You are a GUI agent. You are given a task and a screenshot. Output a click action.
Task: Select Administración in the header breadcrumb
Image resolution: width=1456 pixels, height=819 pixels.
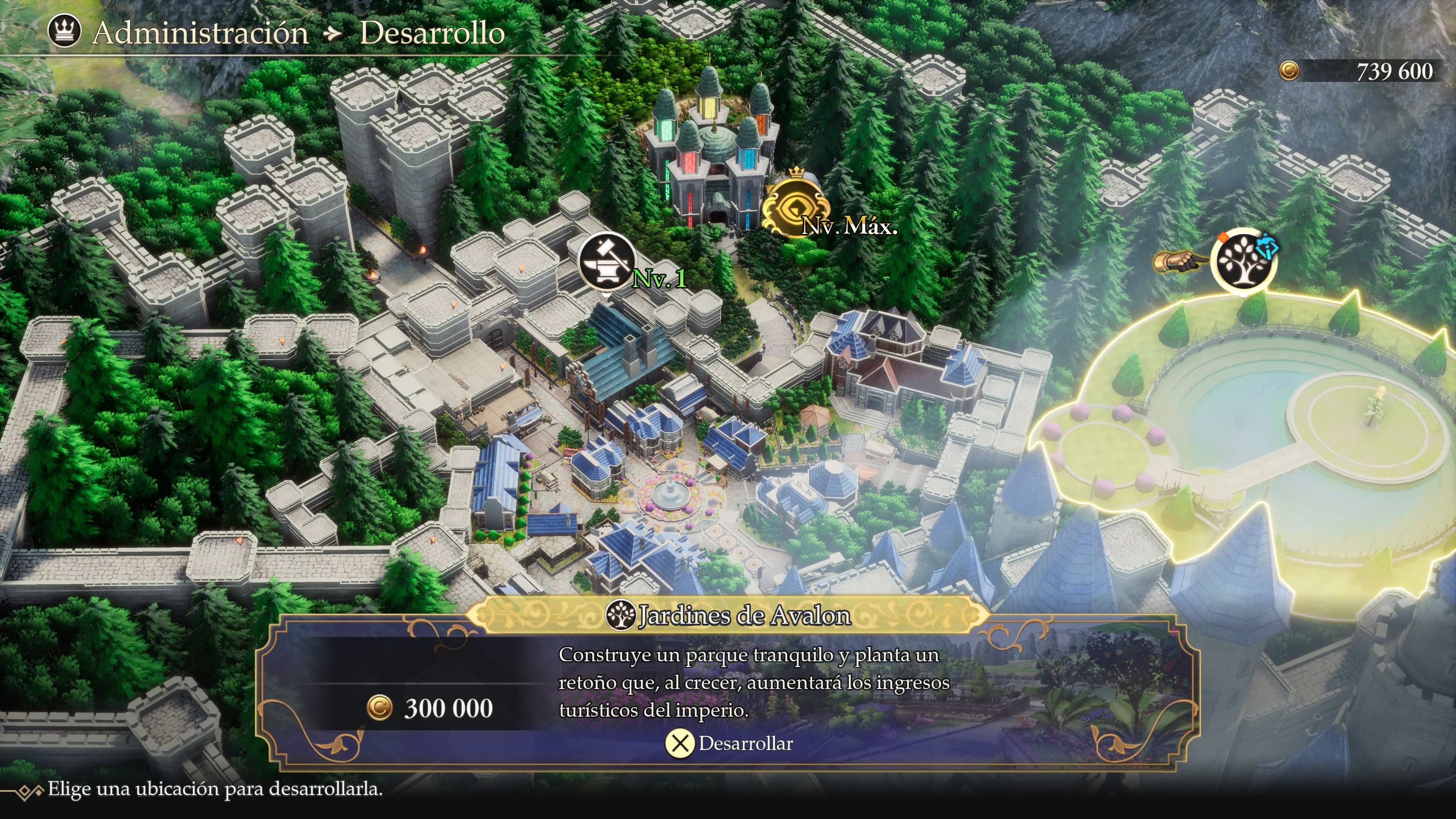pos(201,33)
